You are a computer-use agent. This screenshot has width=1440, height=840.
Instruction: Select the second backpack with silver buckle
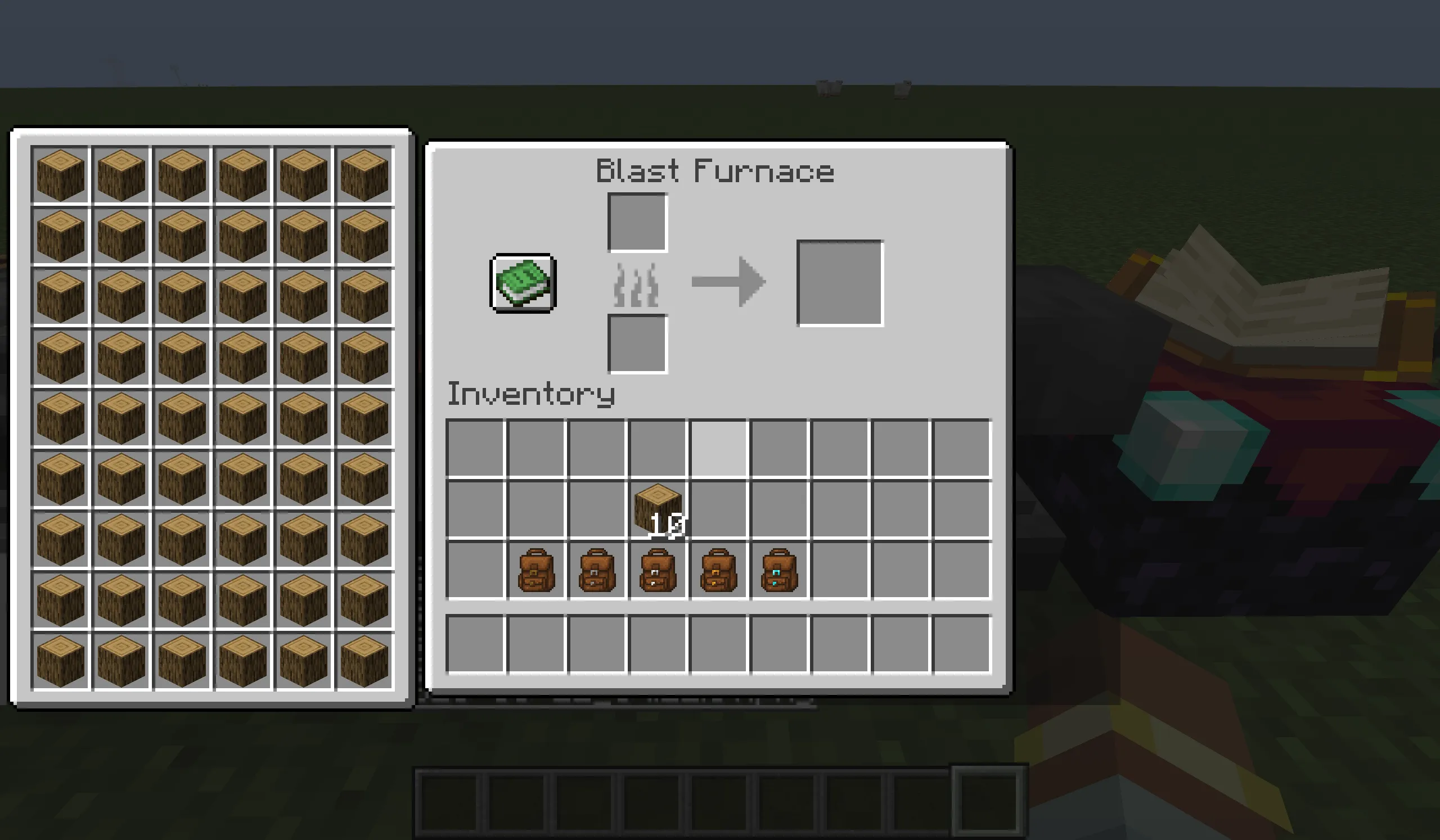pos(597,570)
